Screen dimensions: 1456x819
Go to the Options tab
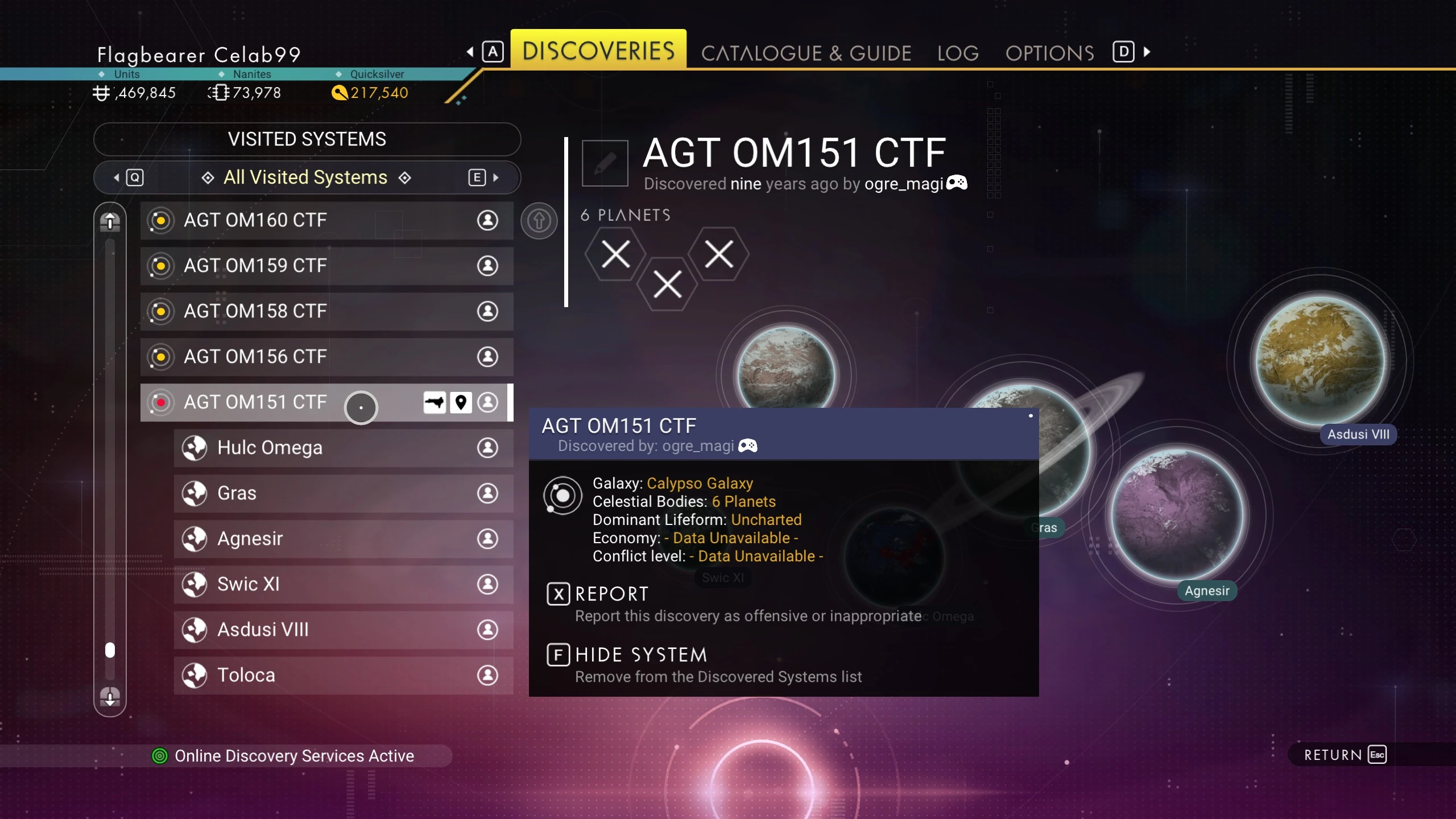click(1049, 53)
